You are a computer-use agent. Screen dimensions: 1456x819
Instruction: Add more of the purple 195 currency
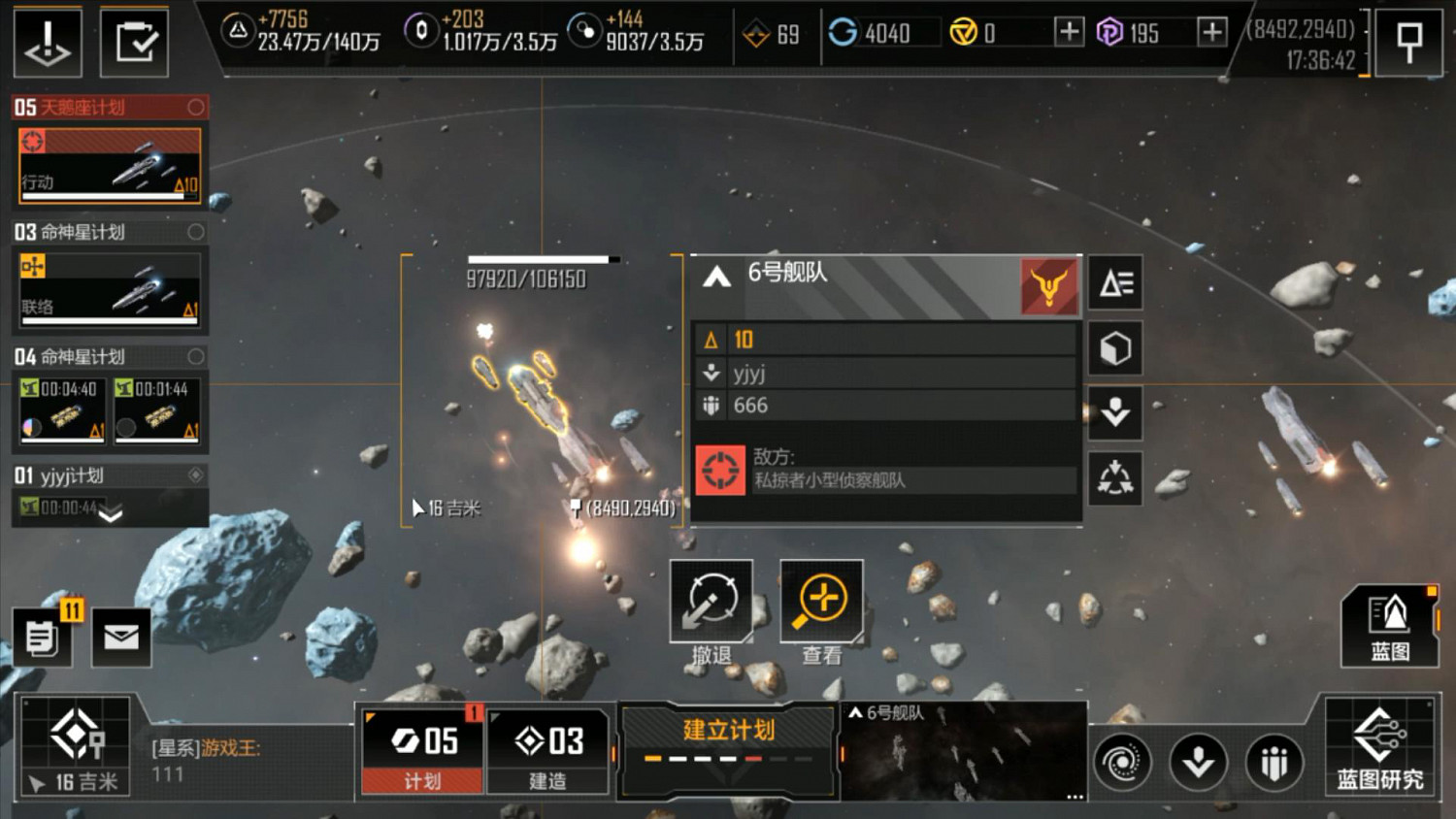click(1211, 32)
